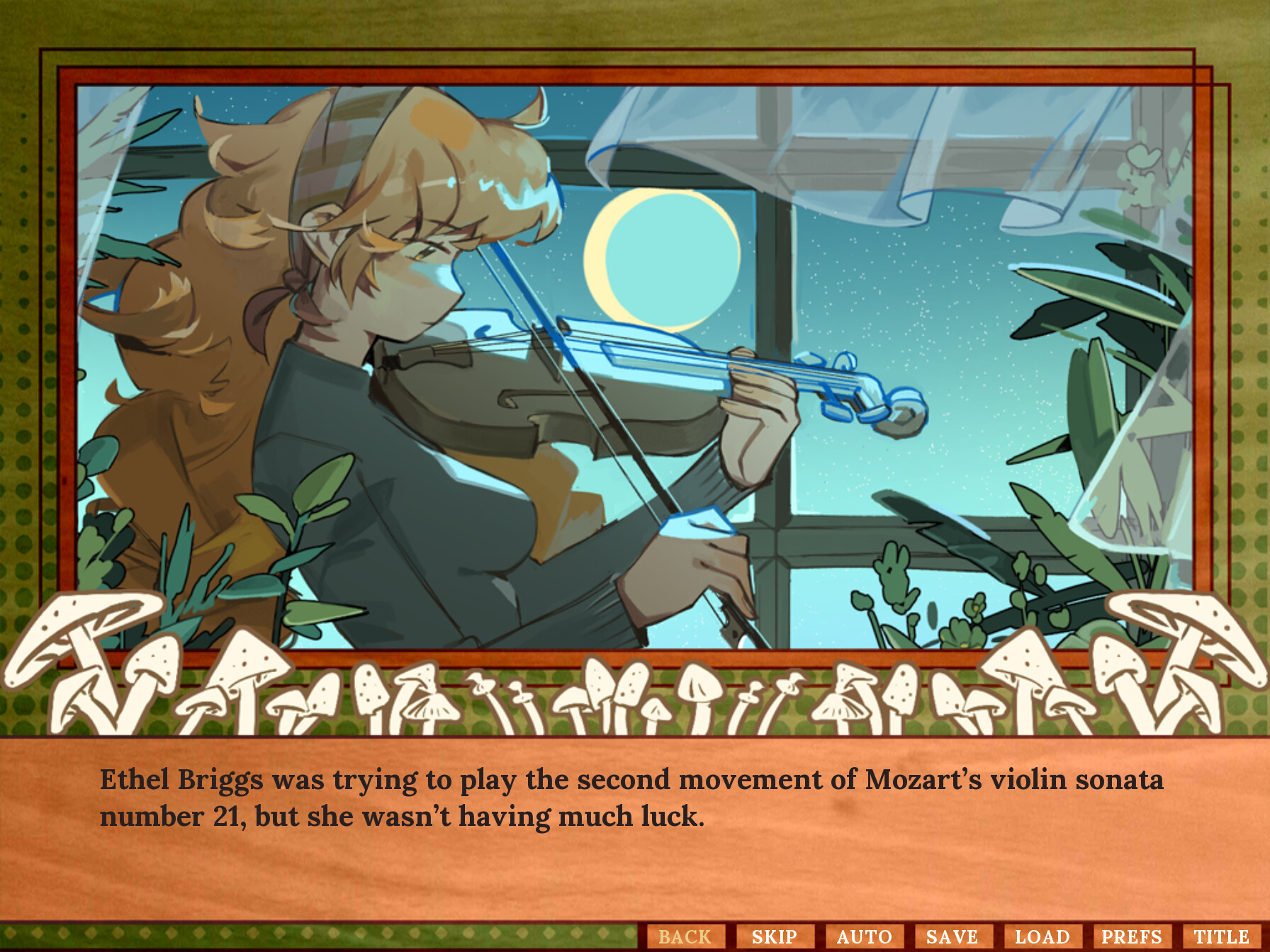Activate SKIP mode to fast-forward dialogue
The width and height of the screenshot is (1270, 952).
point(775,936)
